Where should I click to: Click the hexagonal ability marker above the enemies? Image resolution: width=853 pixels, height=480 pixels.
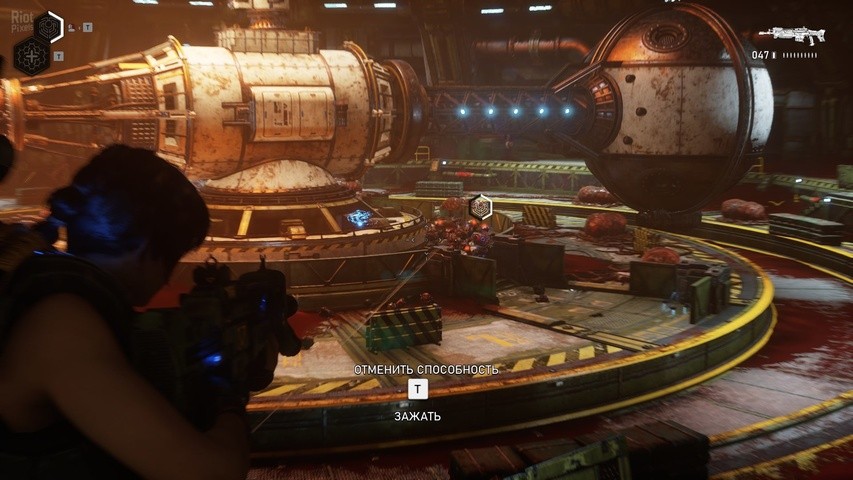click(x=480, y=207)
